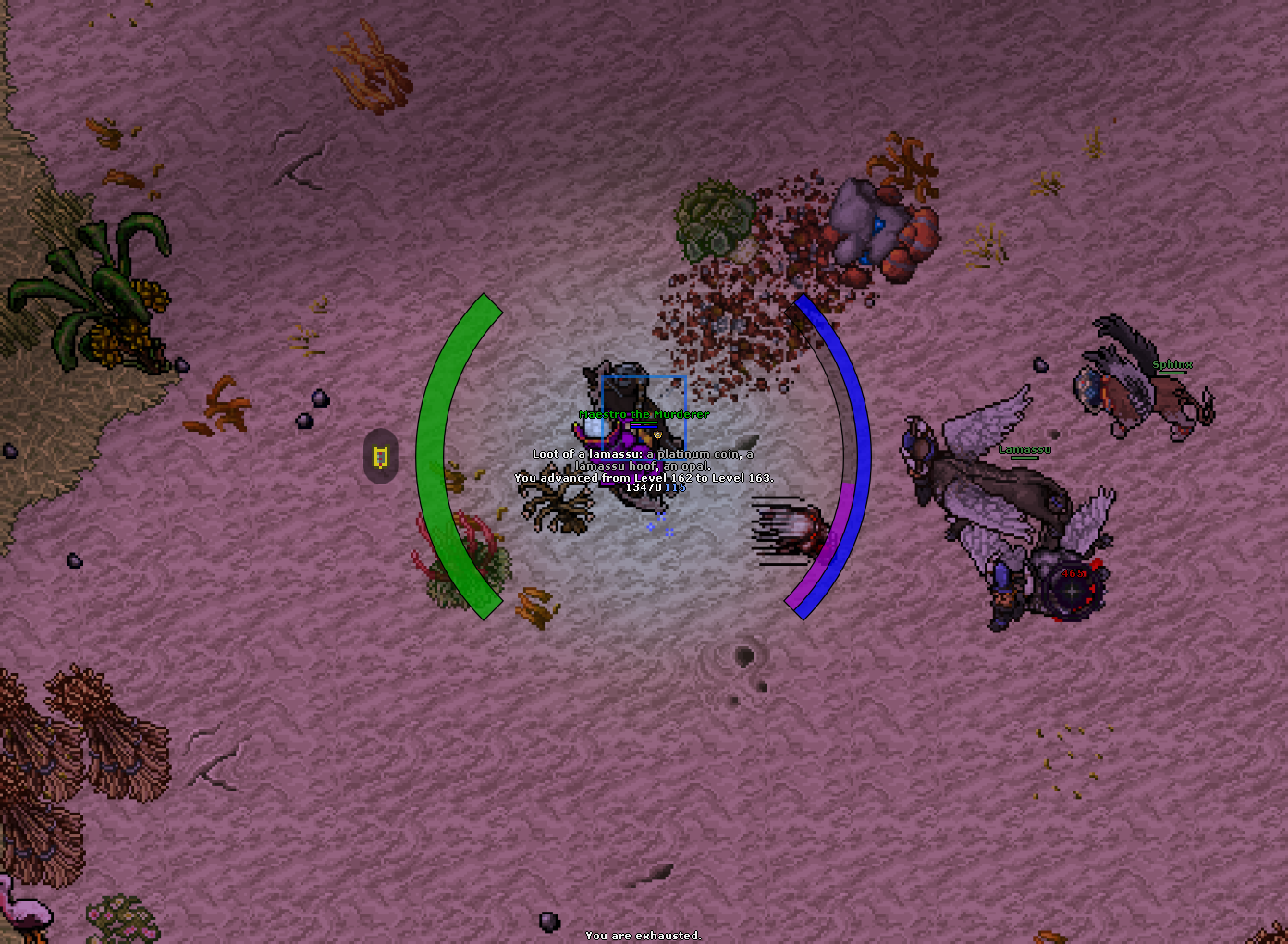
Task: Click the yellow scroll pickup icon
Action: pos(380,457)
